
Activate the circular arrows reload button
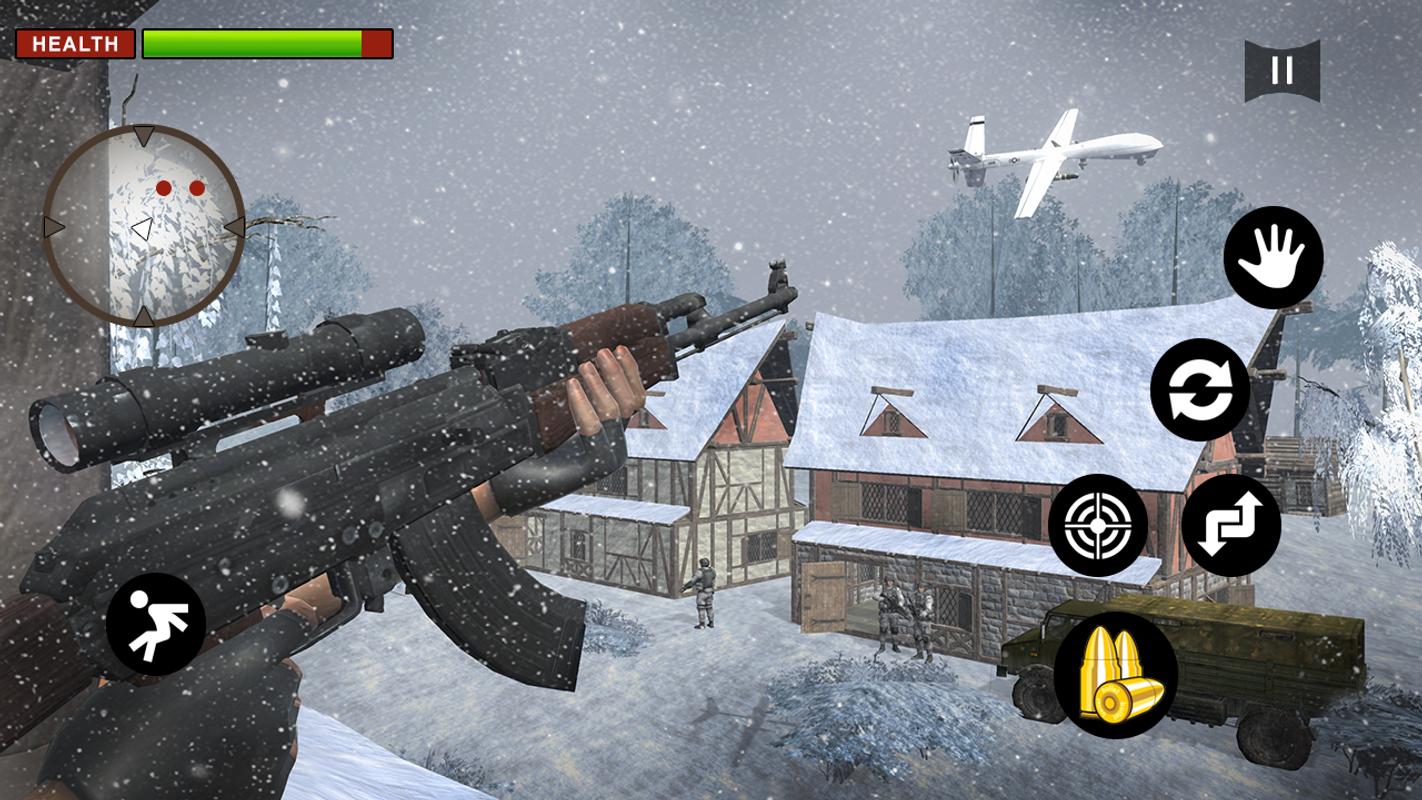coord(1199,389)
